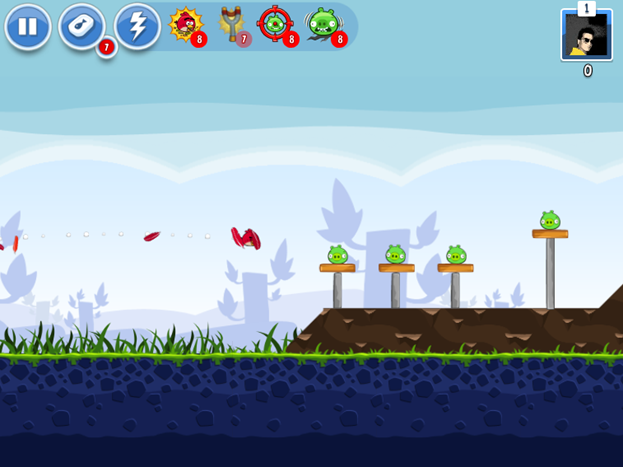Toggle the lightning bolt power-ups button
The image size is (623, 467).
point(137,27)
